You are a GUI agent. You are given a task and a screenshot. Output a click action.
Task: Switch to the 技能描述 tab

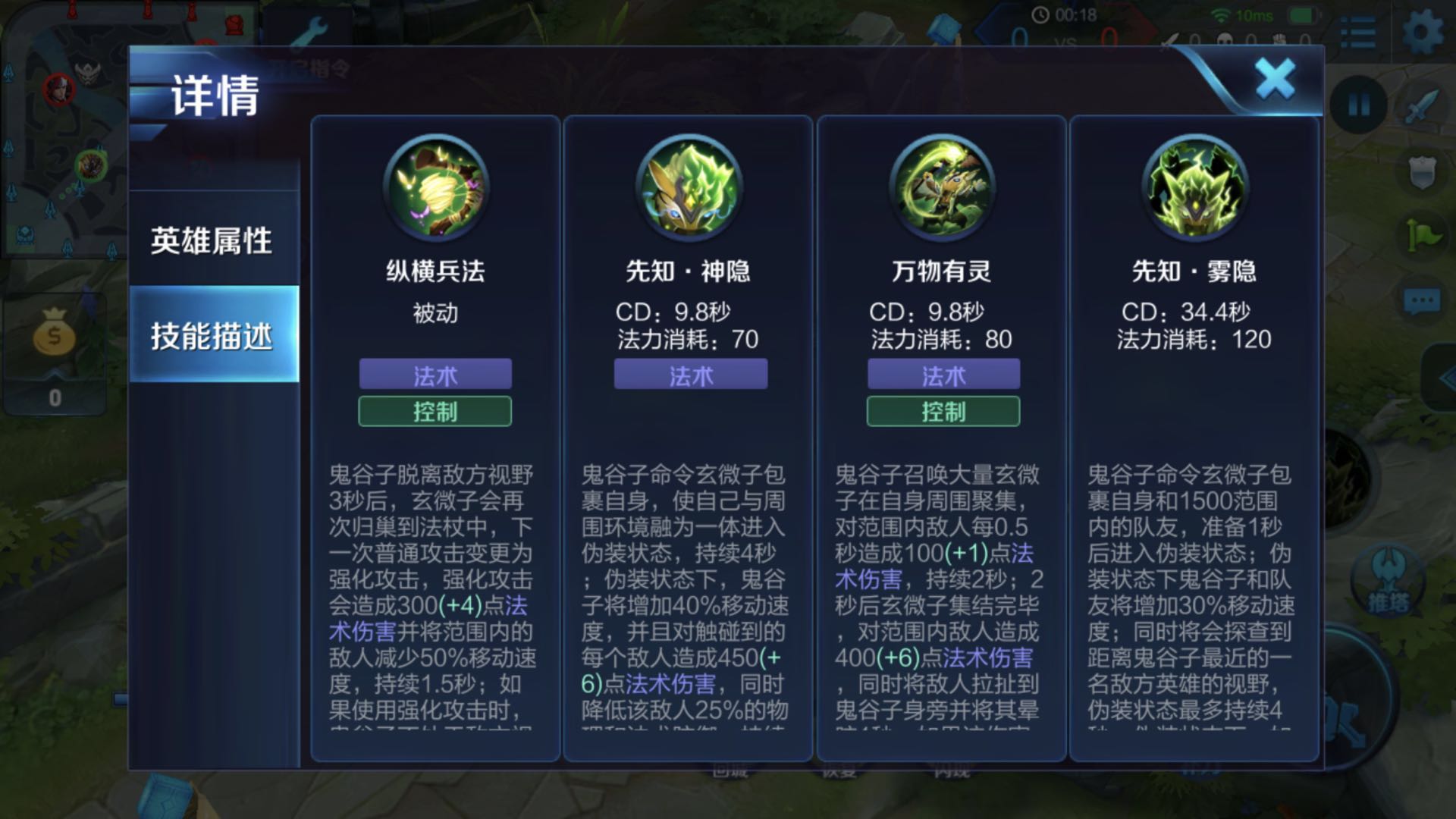click(215, 334)
